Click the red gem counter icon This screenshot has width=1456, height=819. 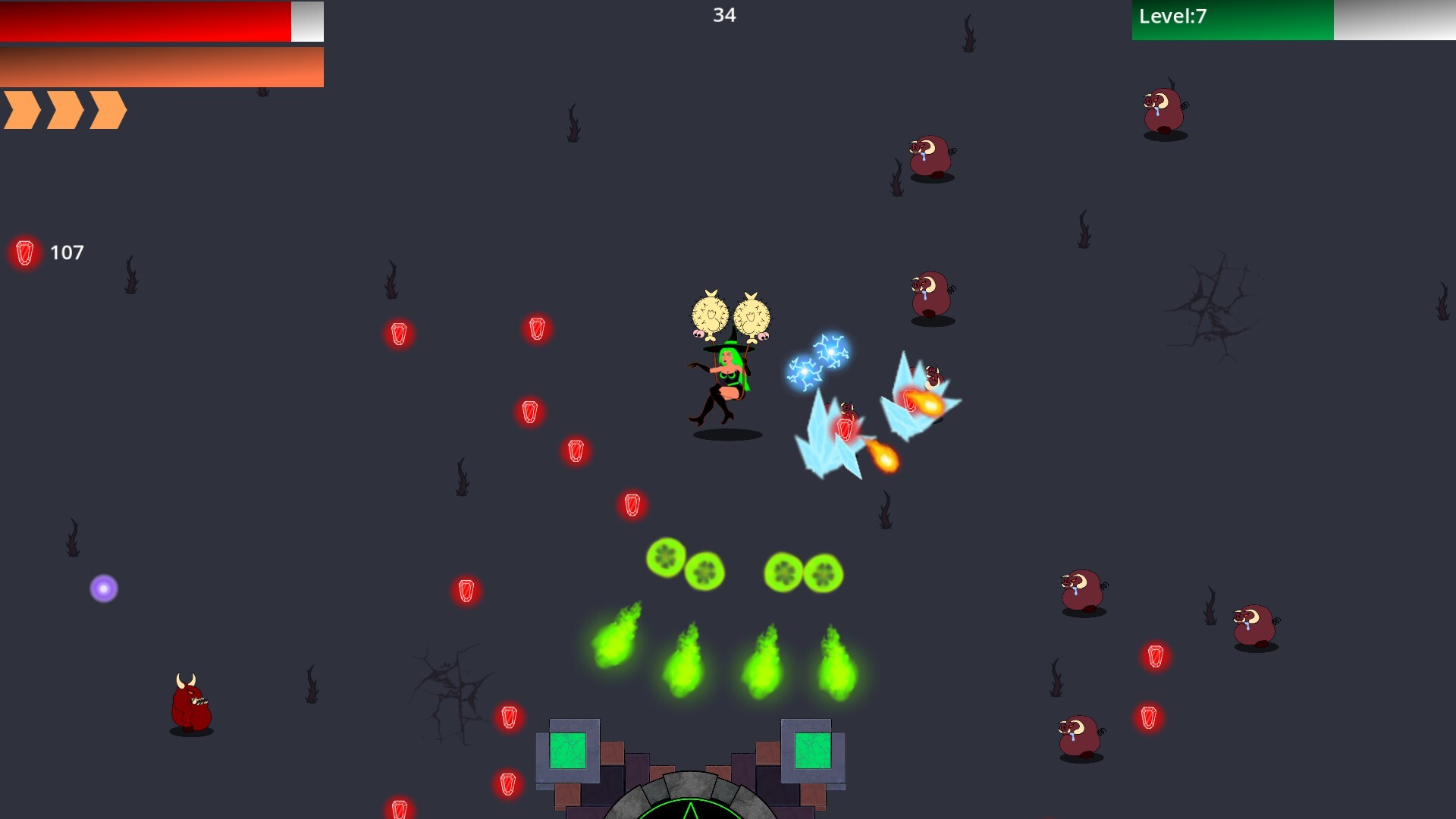click(24, 253)
